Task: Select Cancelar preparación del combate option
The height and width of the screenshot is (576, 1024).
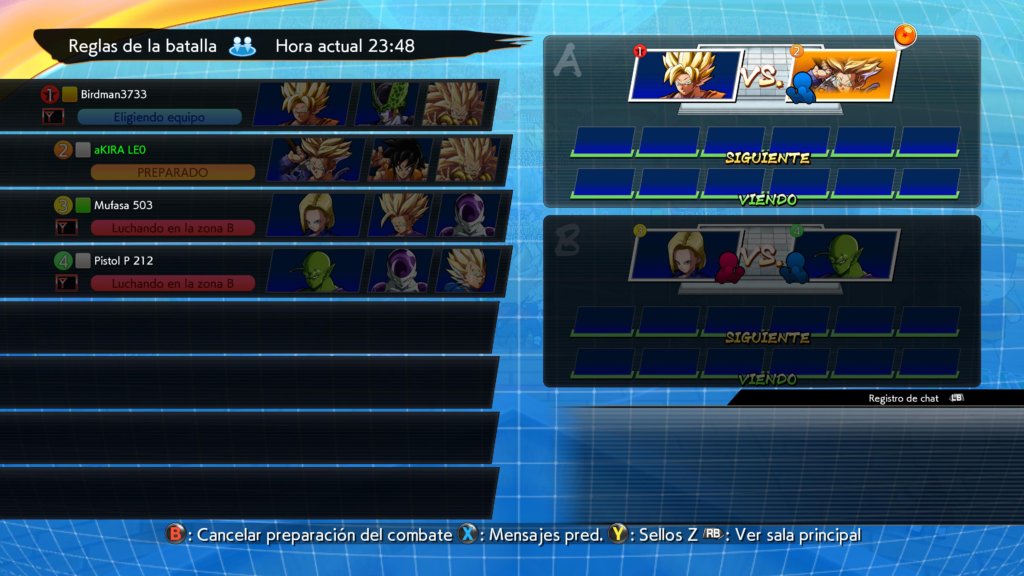Action: pyautogui.click(x=312, y=535)
